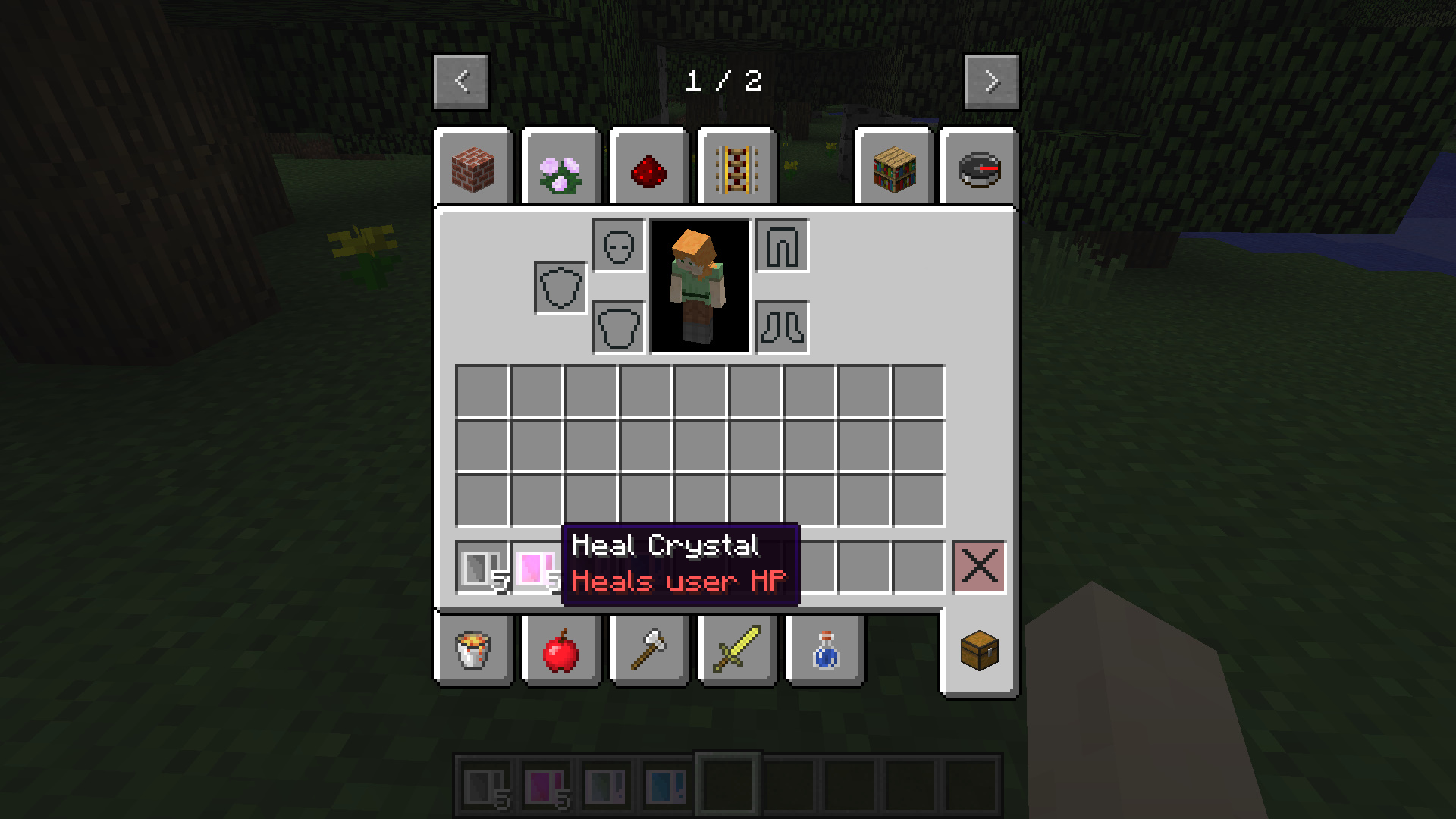
Task: Select the empty boots armor slot
Action: 782,328
